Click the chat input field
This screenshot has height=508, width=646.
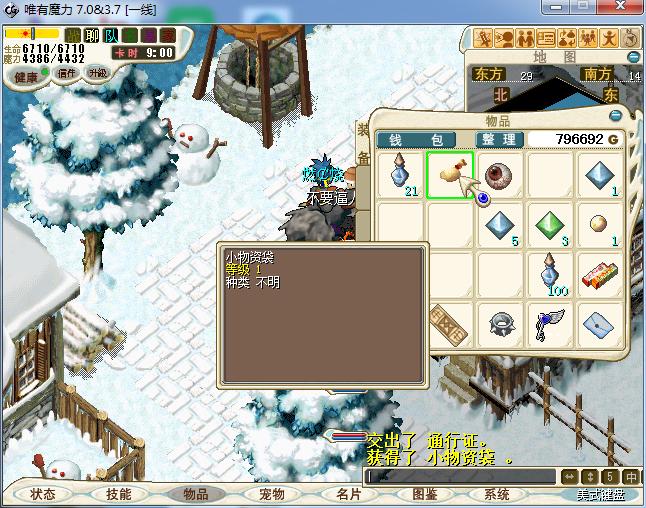(x=460, y=477)
